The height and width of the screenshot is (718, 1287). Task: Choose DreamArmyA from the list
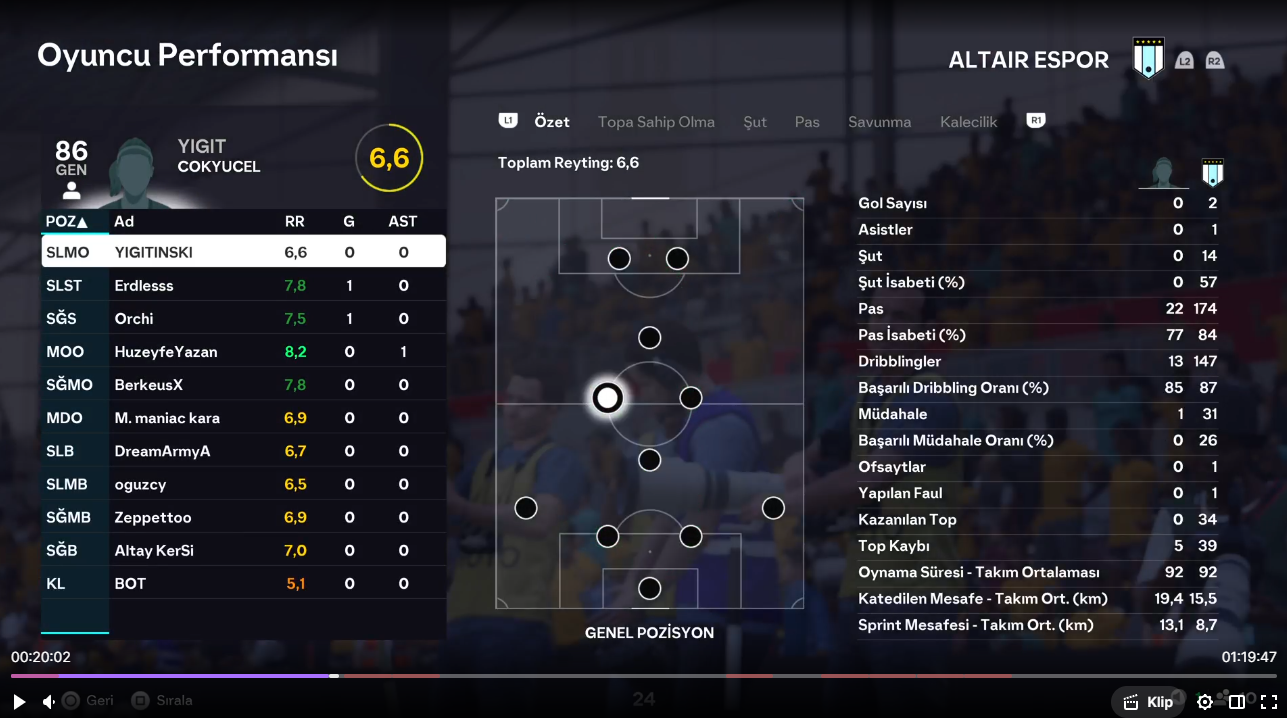243,450
